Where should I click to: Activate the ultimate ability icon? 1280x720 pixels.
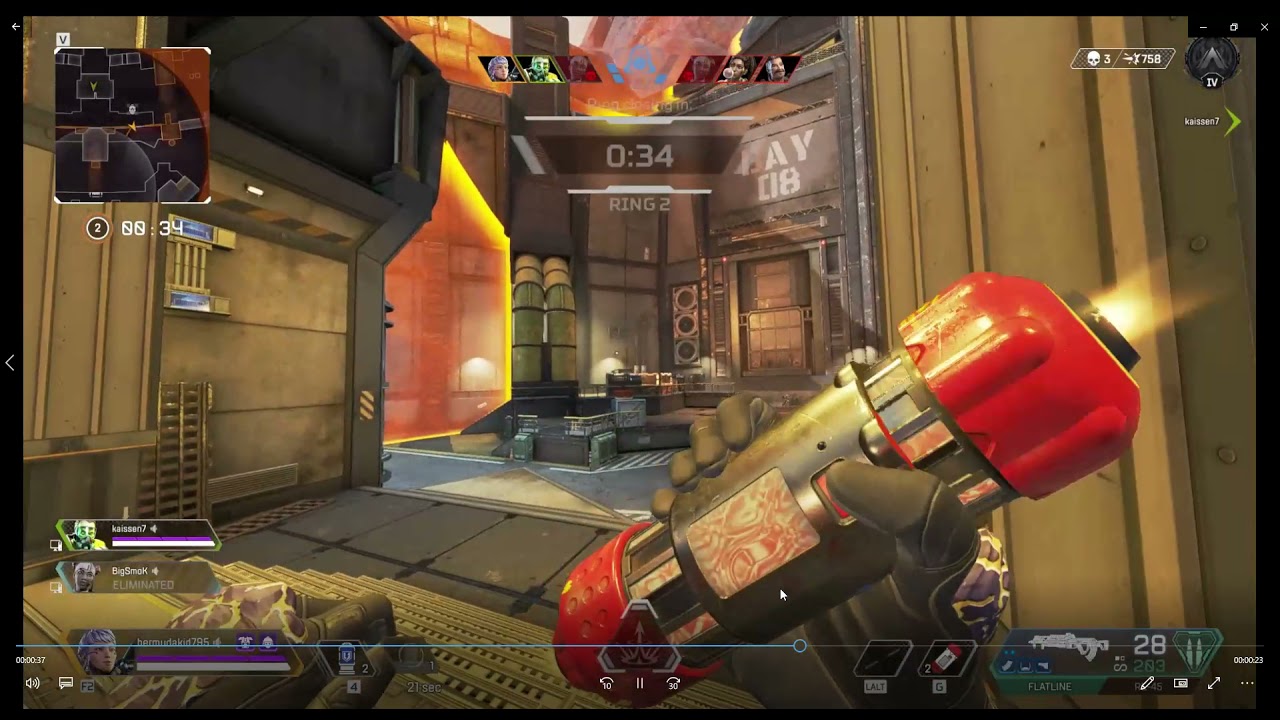[x=639, y=655]
